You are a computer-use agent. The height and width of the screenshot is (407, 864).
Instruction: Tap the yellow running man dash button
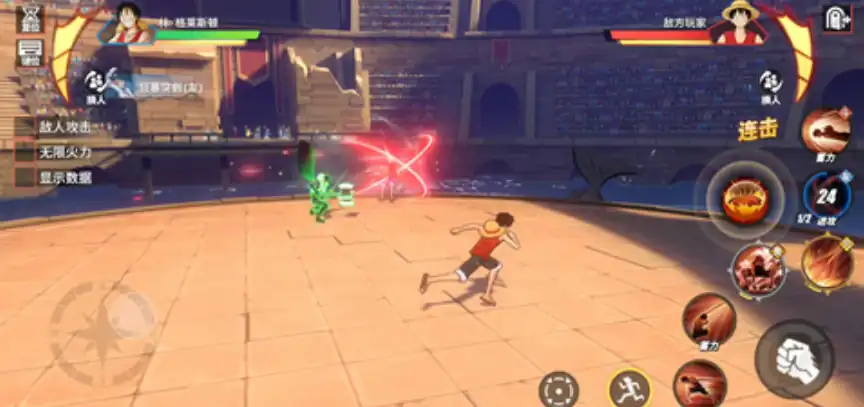pyautogui.click(x=629, y=388)
